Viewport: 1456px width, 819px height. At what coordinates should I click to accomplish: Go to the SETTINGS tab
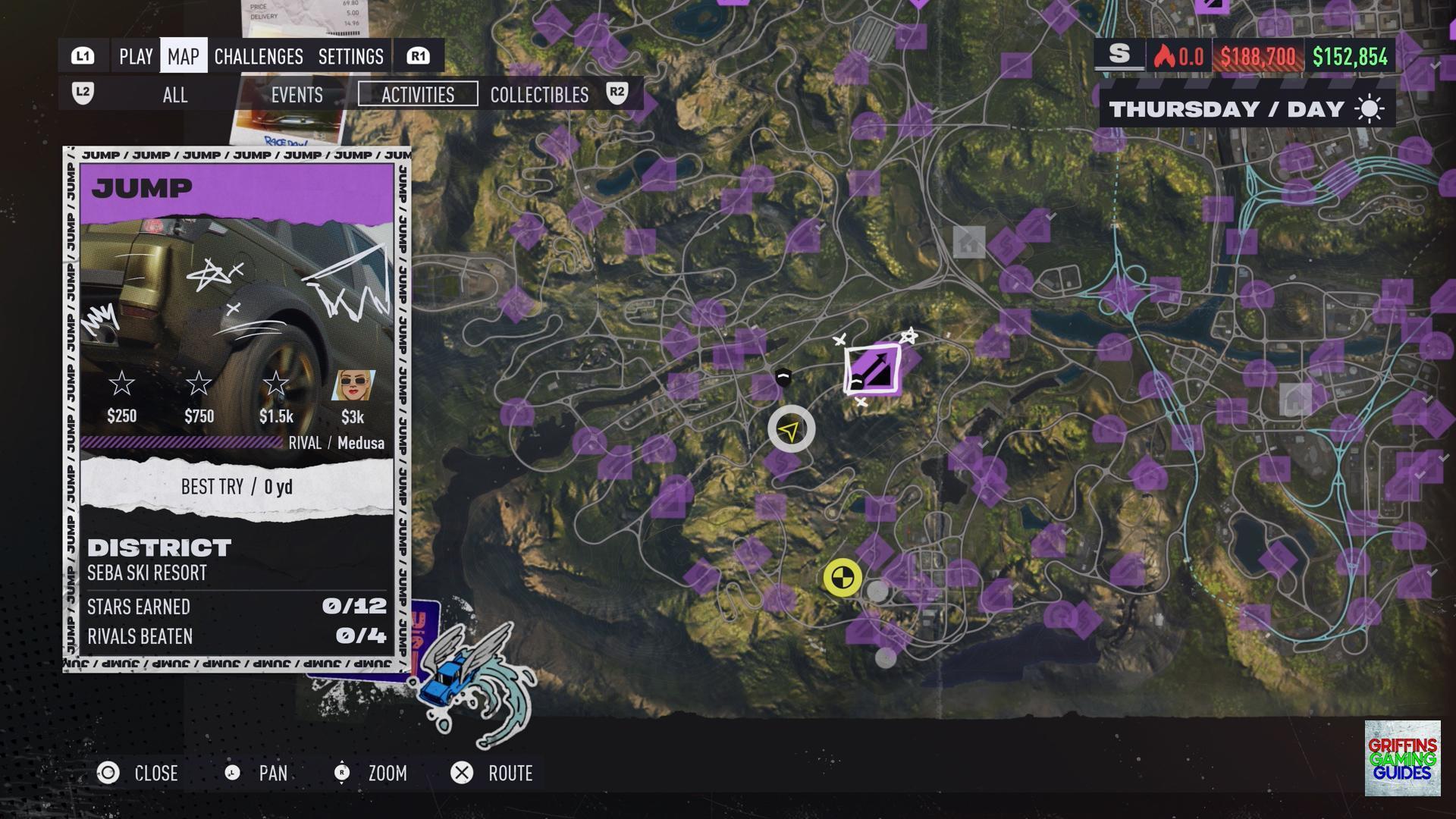tap(351, 56)
